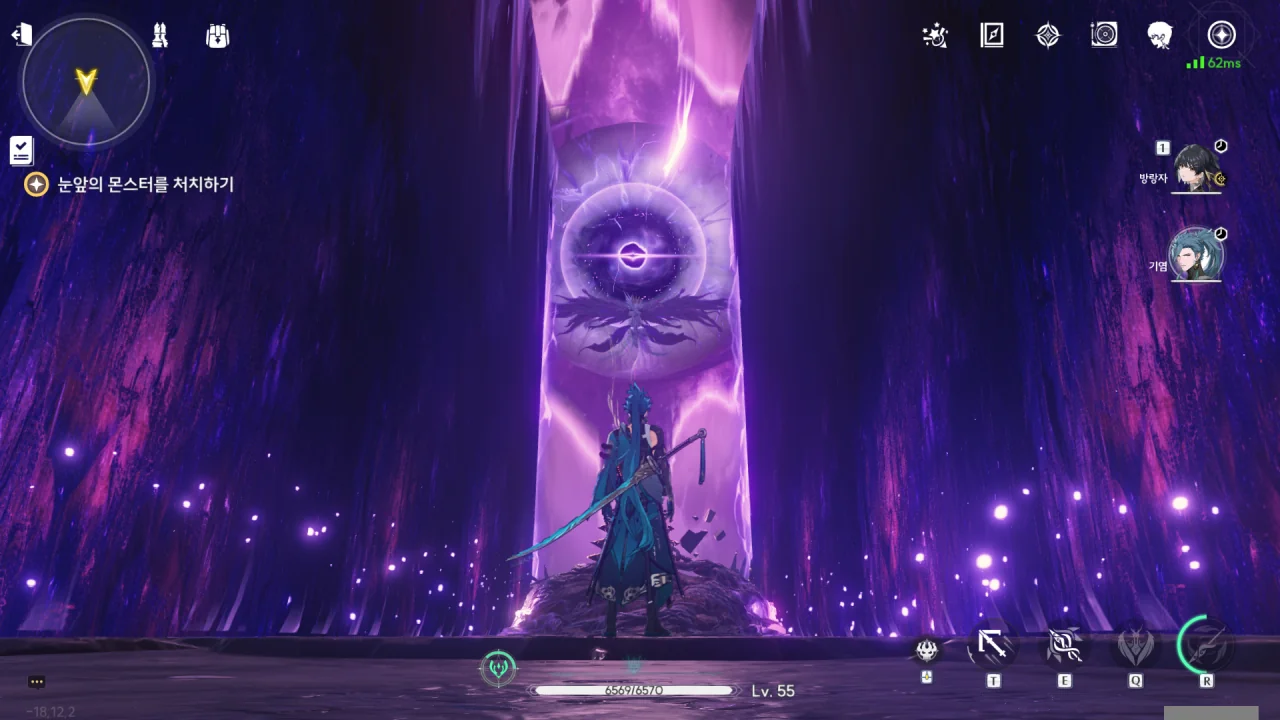Screen dimensions: 1280x720
Task: Switch to party member 방랑자
Action: click(1196, 168)
